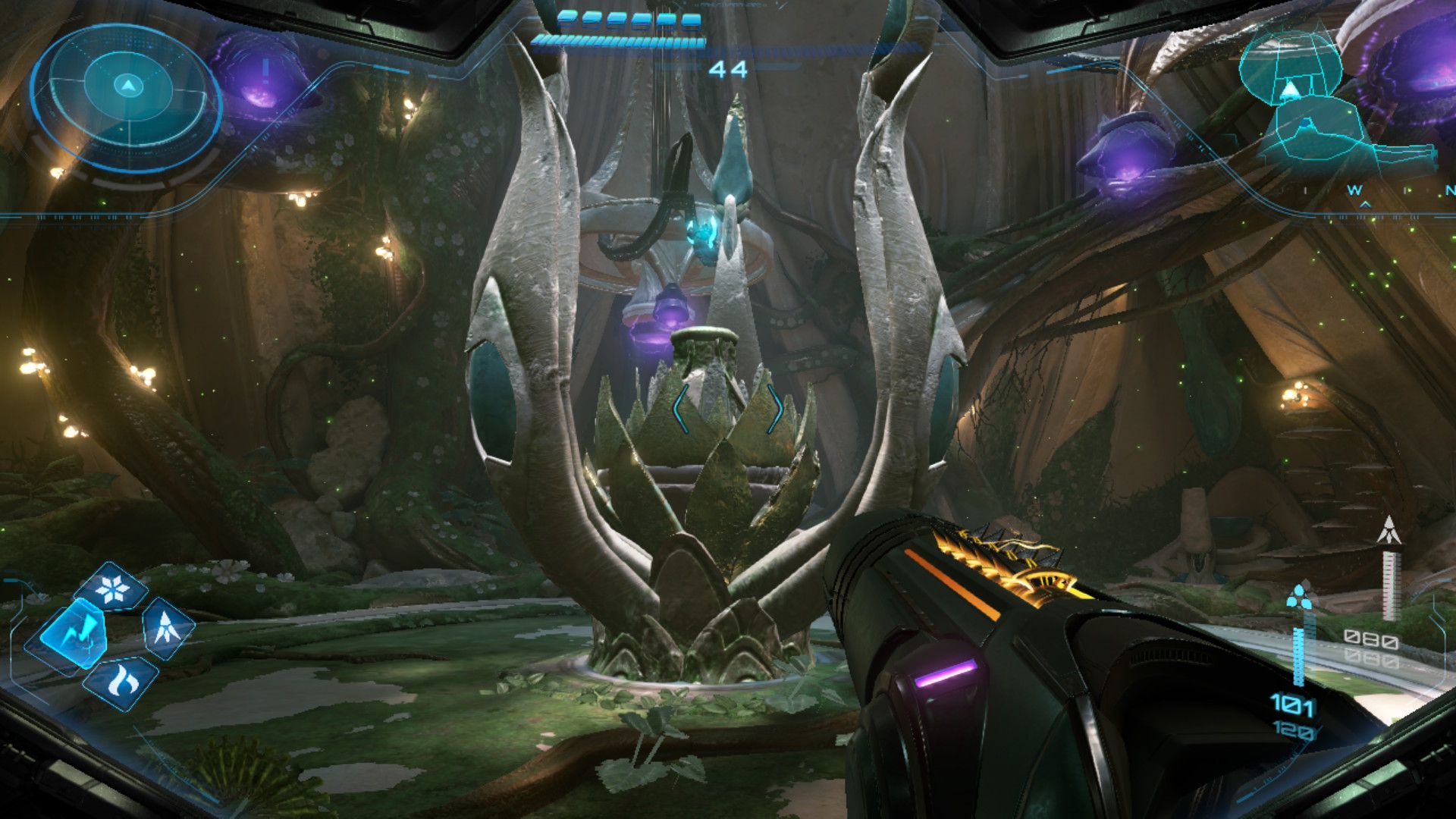Click the player arrow in the radar compass

[x=128, y=84]
